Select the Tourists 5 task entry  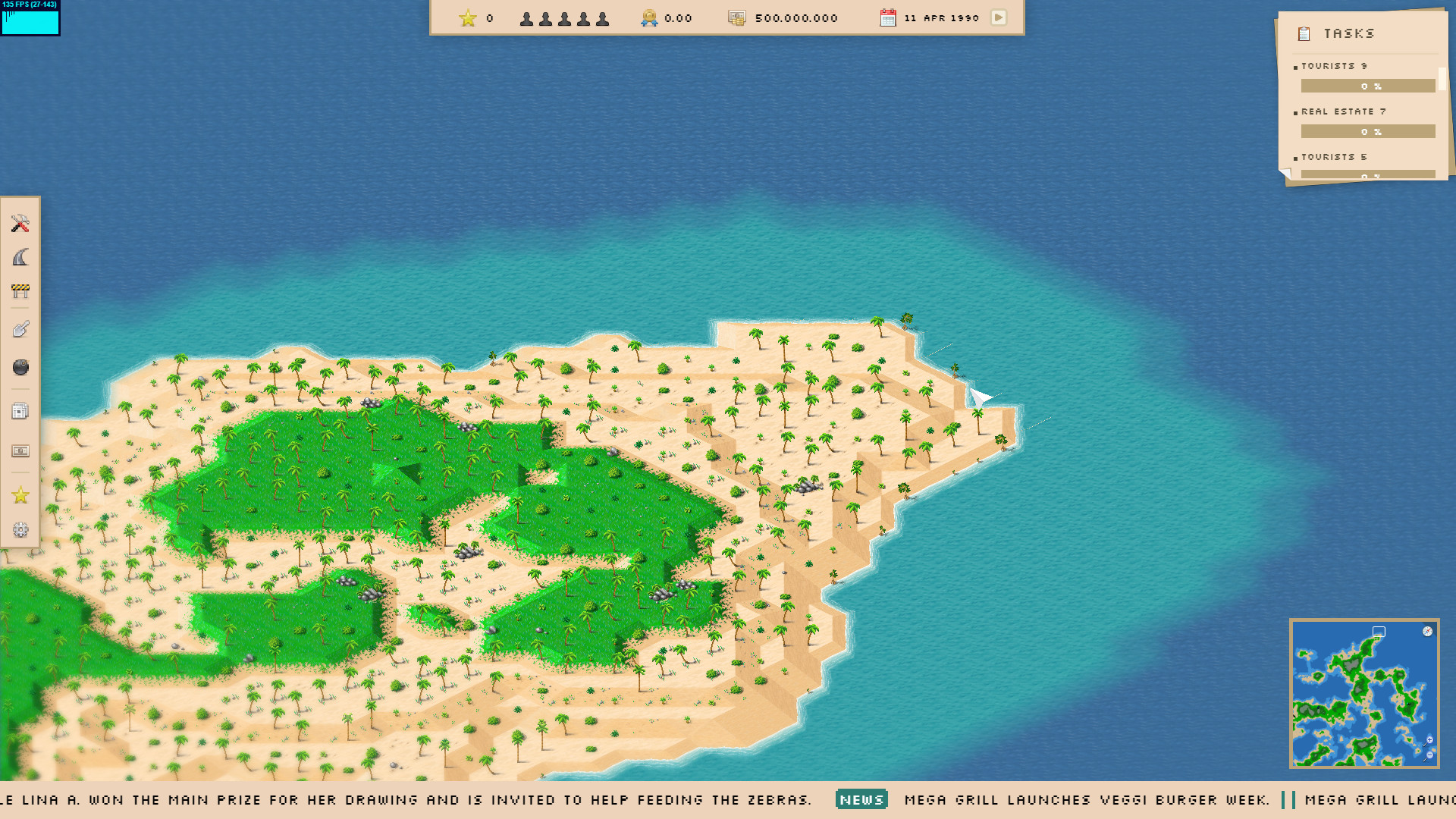[x=1332, y=157]
